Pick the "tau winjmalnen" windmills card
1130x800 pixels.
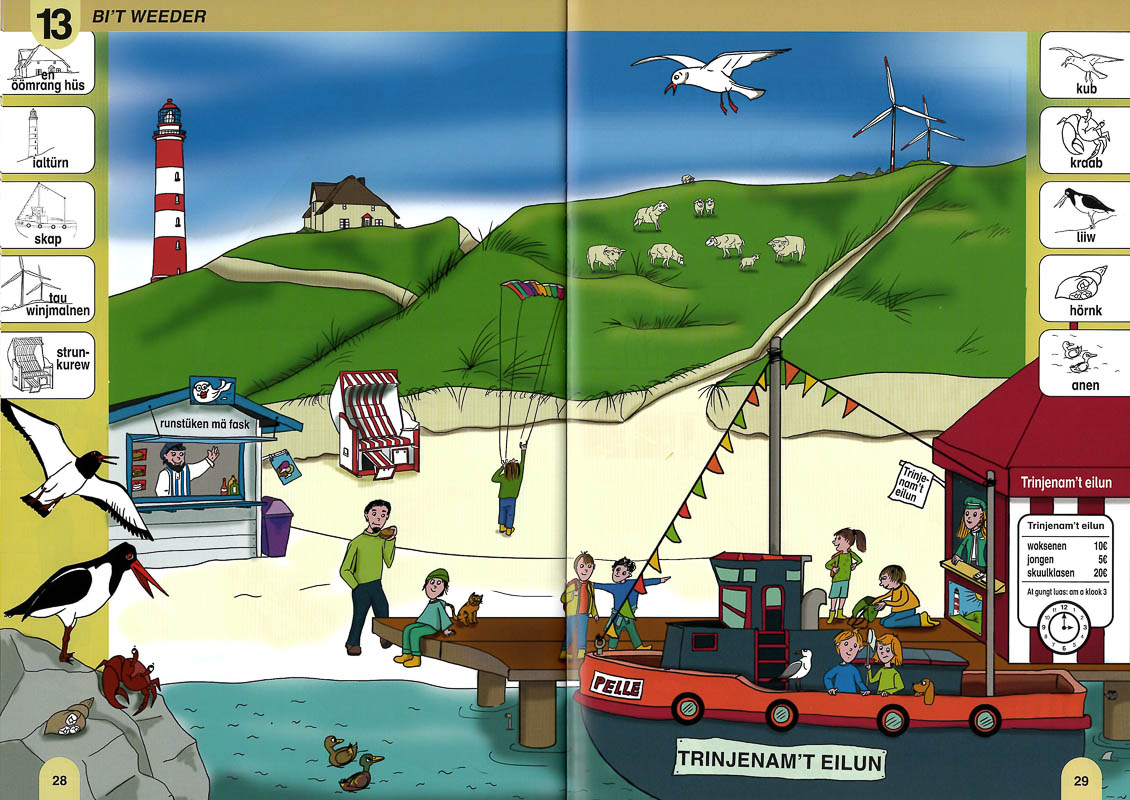tap(48, 289)
